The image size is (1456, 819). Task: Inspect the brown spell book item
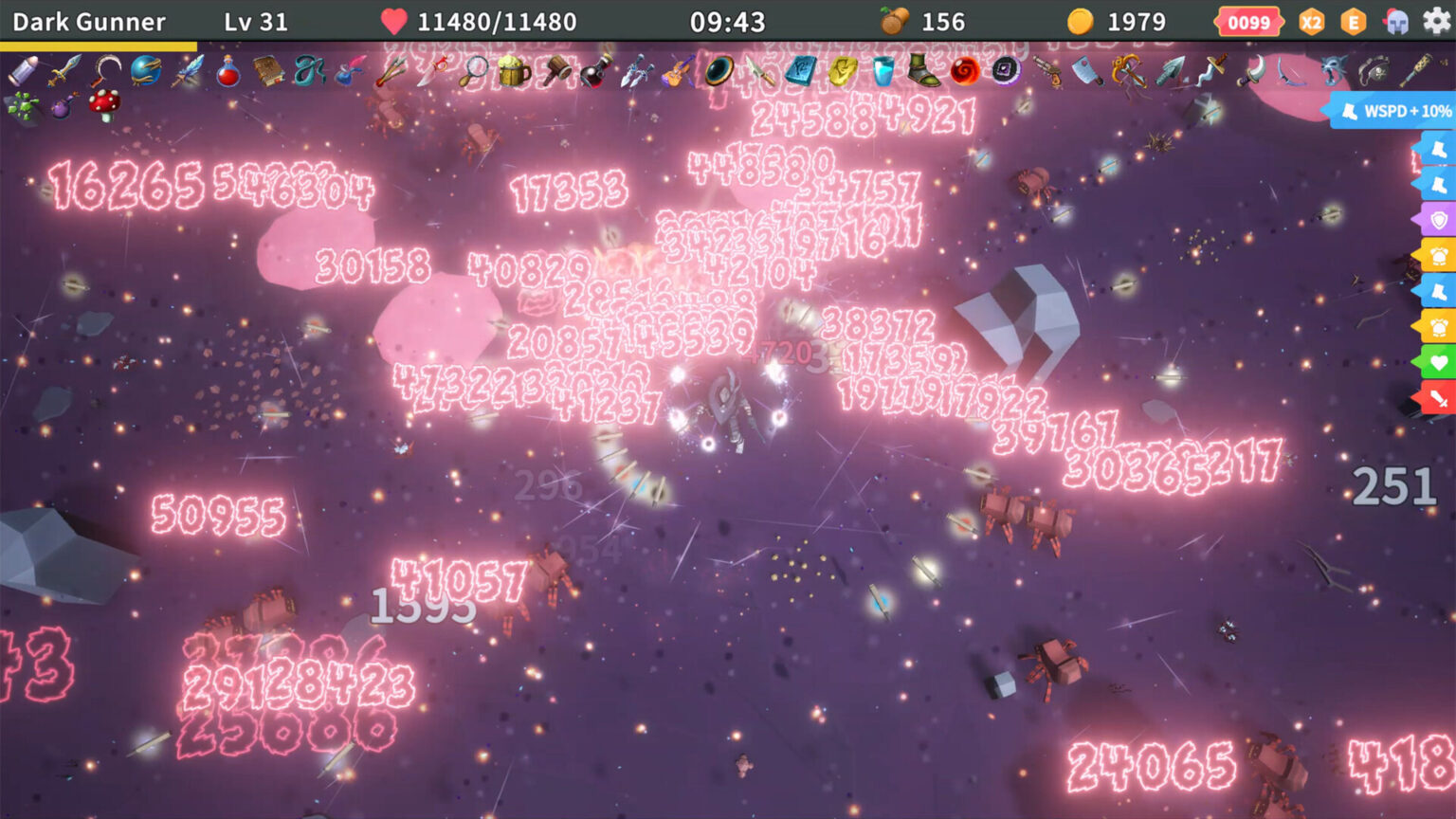(x=268, y=71)
